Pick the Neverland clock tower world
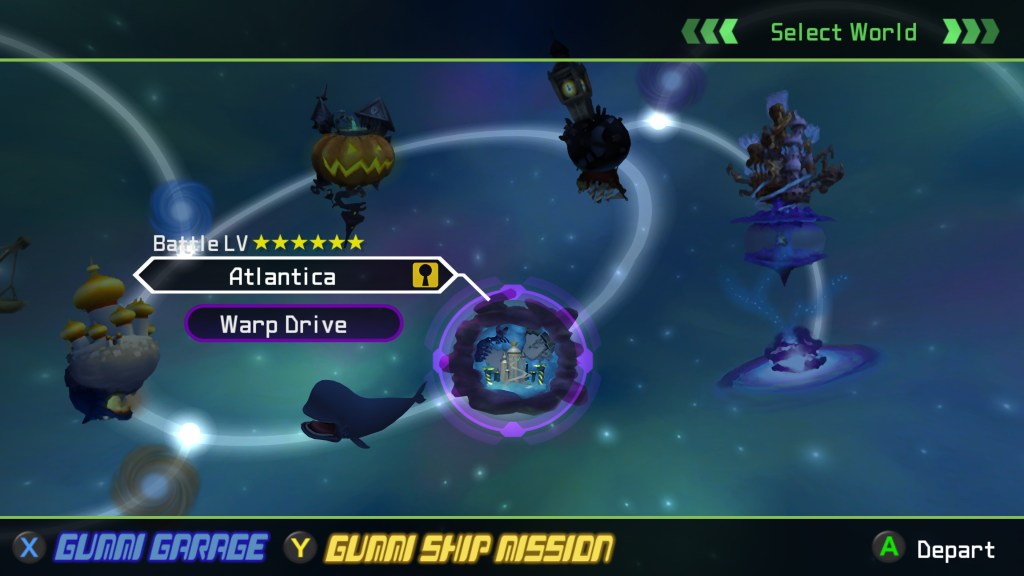Viewport: 1024px width, 576px height. (x=591, y=130)
